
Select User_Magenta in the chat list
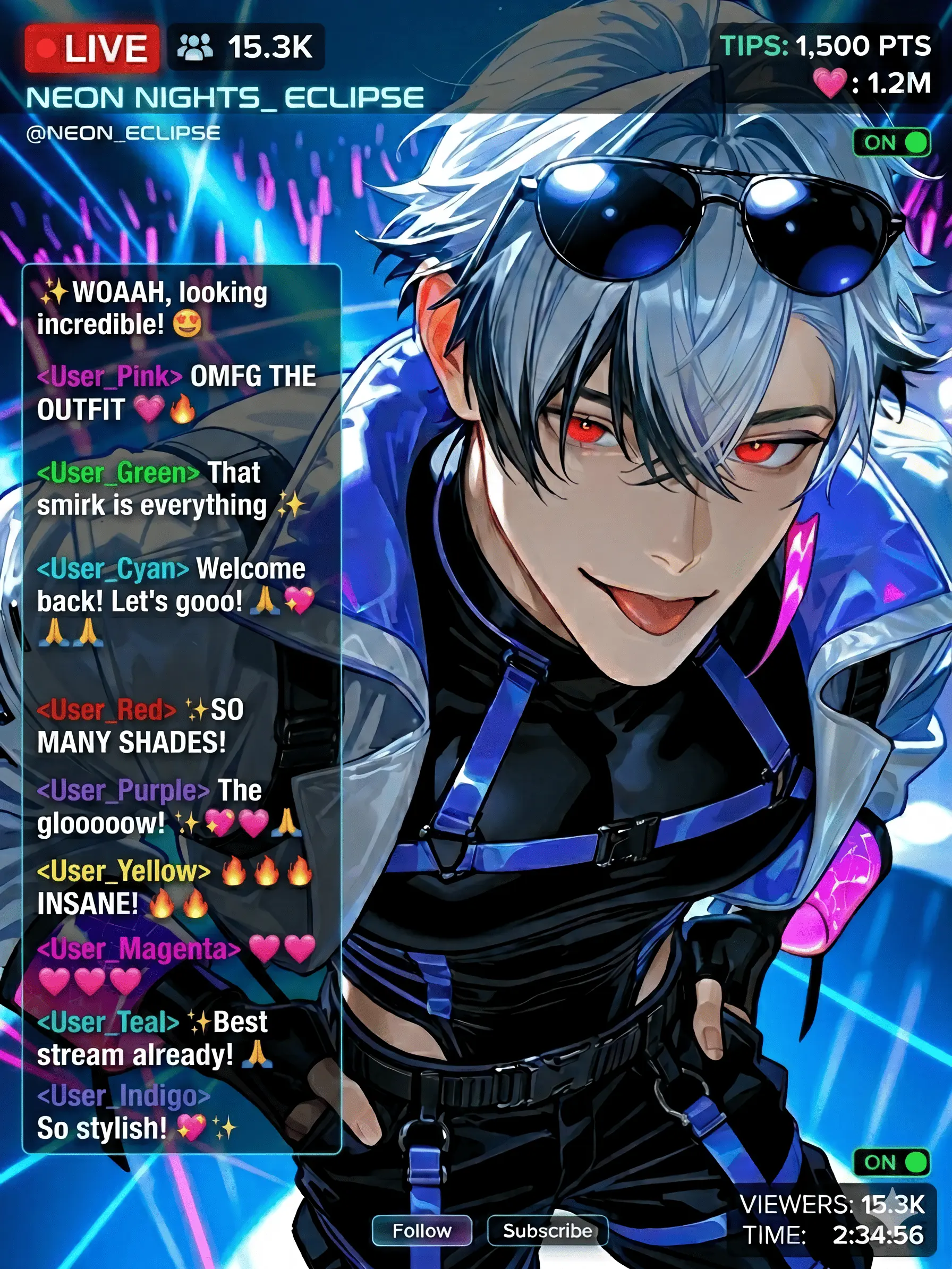[x=139, y=949]
